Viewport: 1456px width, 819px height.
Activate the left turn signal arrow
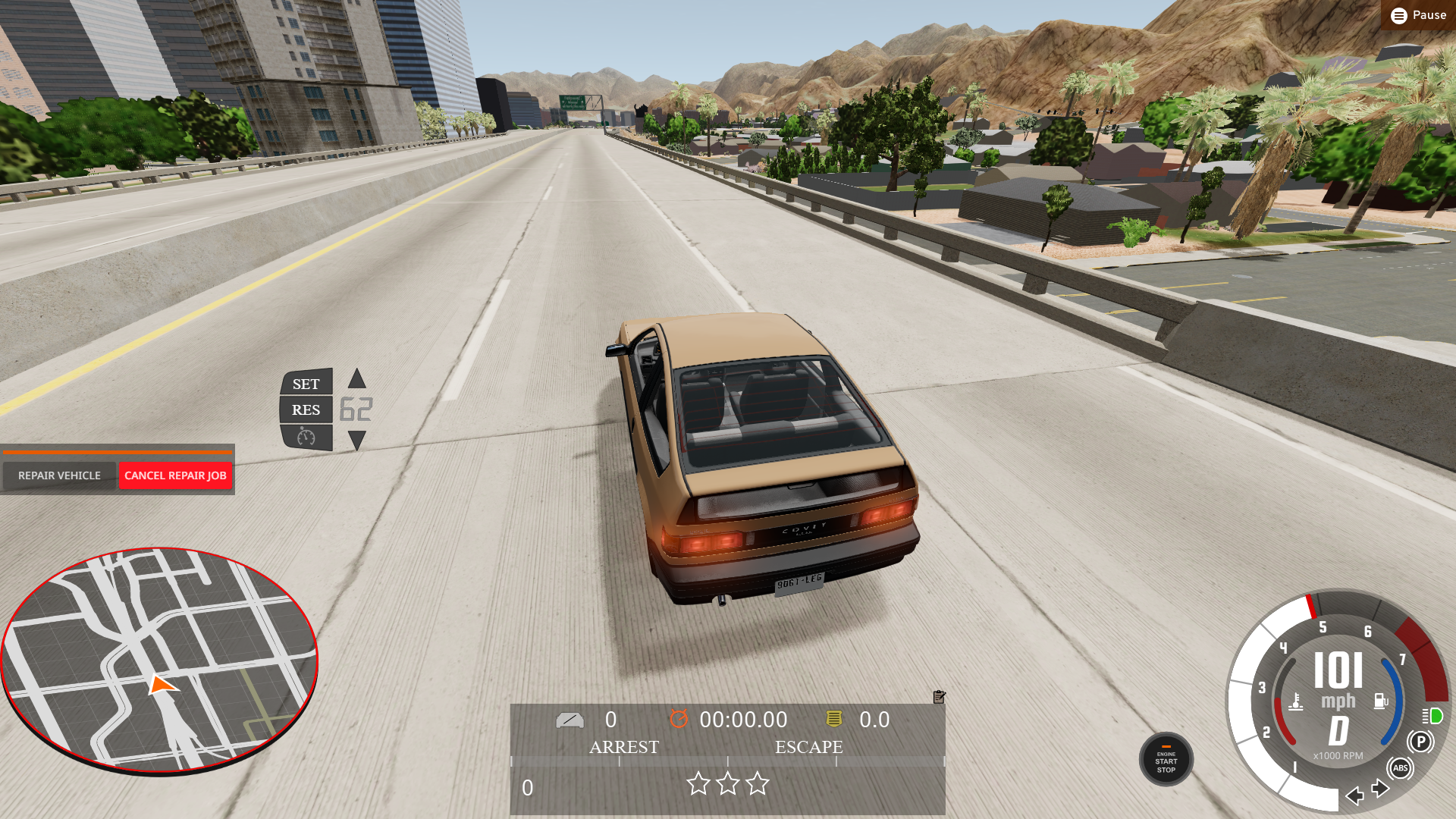(x=1354, y=795)
